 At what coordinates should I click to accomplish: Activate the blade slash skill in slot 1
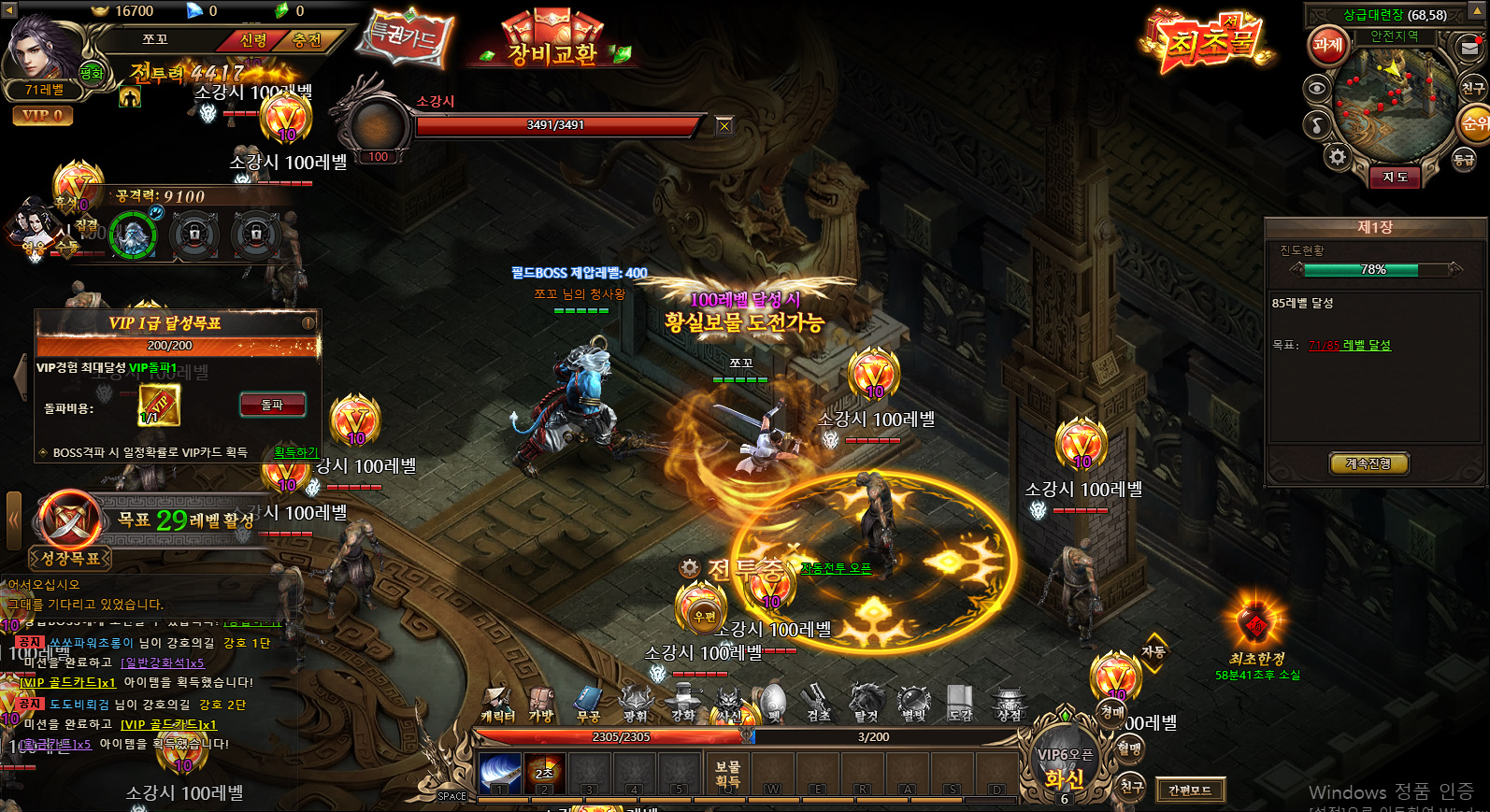point(500,774)
